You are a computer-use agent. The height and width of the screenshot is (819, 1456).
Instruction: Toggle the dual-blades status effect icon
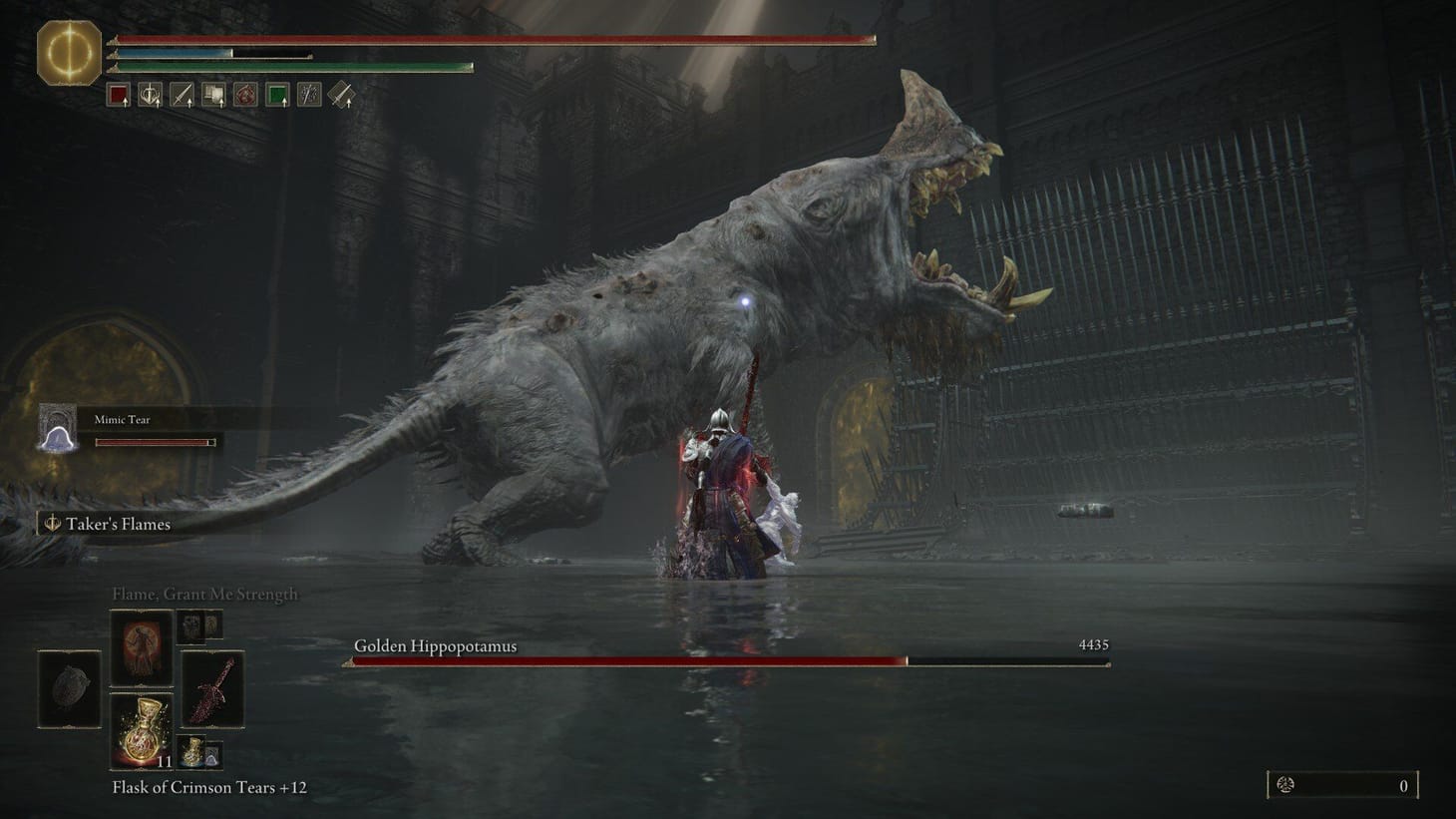coord(308,94)
